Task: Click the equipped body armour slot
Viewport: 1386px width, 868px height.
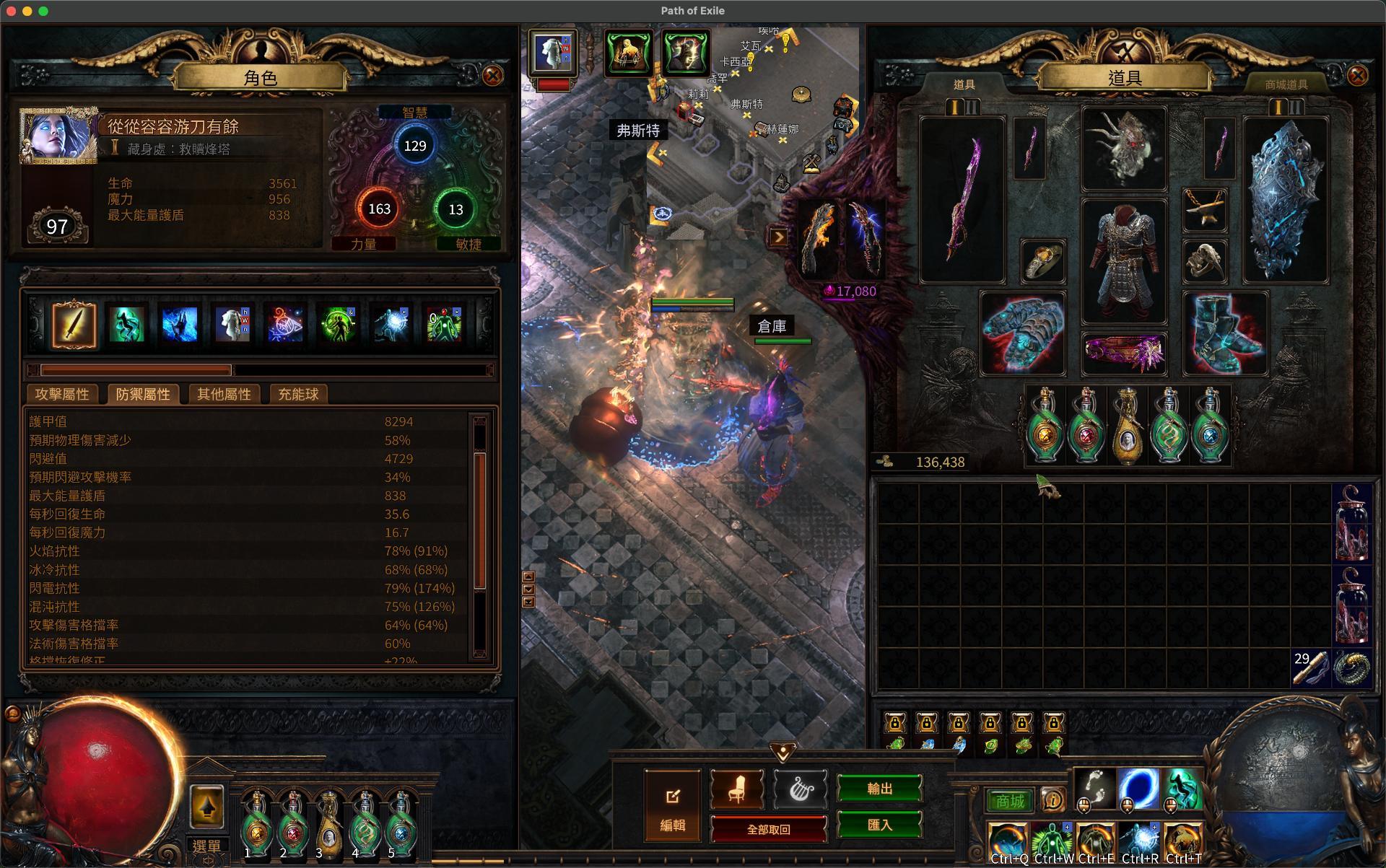Action: pyautogui.click(x=1124, y=261)
